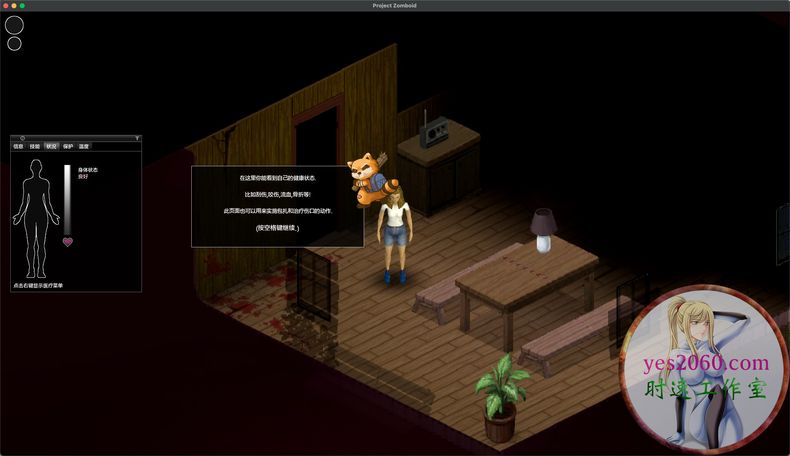Screen dimensions: 790x456
Task: Close the character health panel
Action: 22,138
